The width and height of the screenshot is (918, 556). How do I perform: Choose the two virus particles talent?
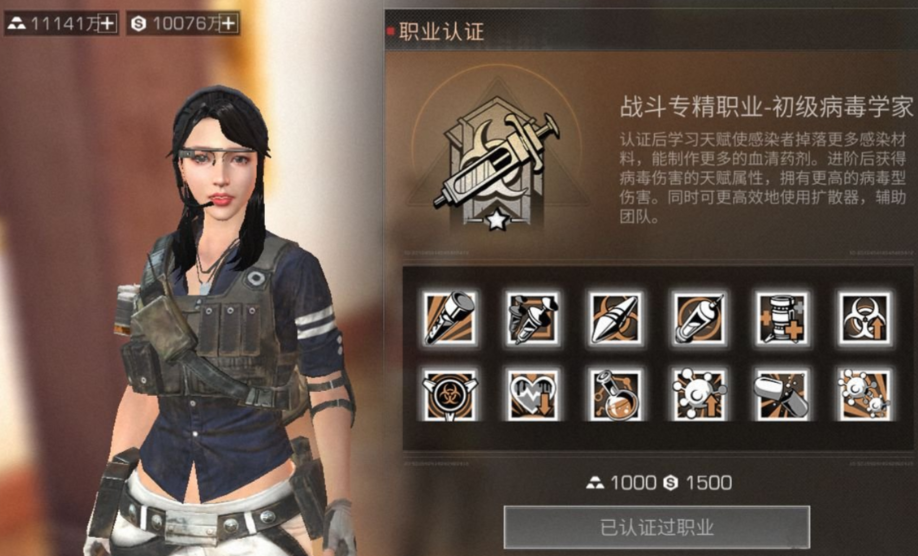(865, 395)
